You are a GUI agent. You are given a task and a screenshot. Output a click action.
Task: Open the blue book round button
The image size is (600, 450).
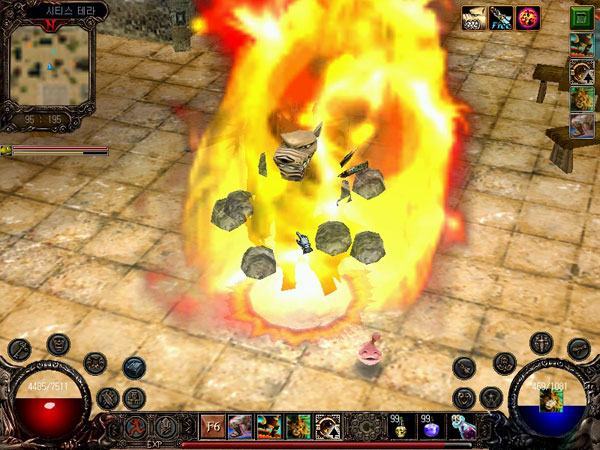pyautogui.click(x=134, y=366)
